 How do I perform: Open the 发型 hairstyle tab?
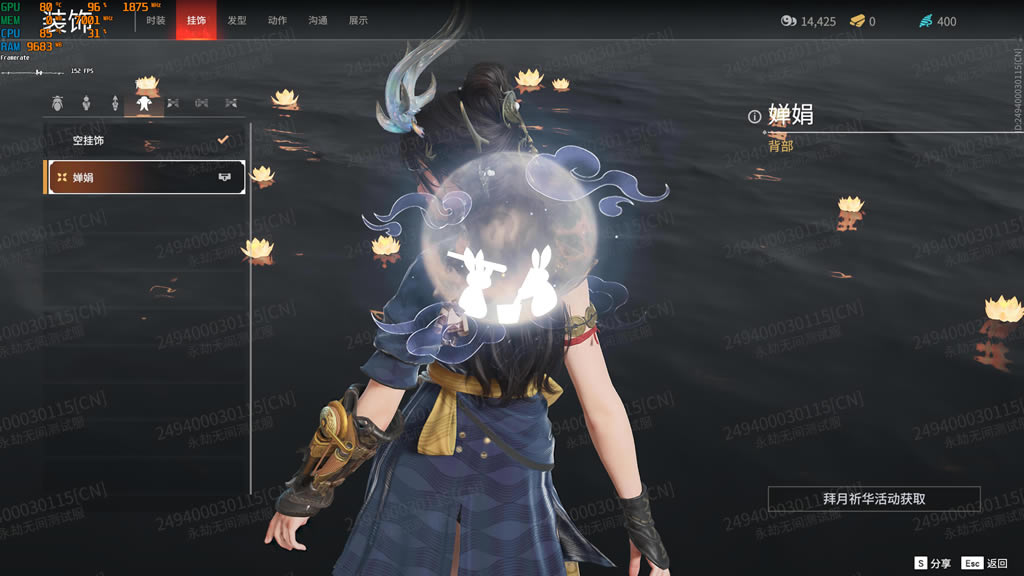(237, 20)
